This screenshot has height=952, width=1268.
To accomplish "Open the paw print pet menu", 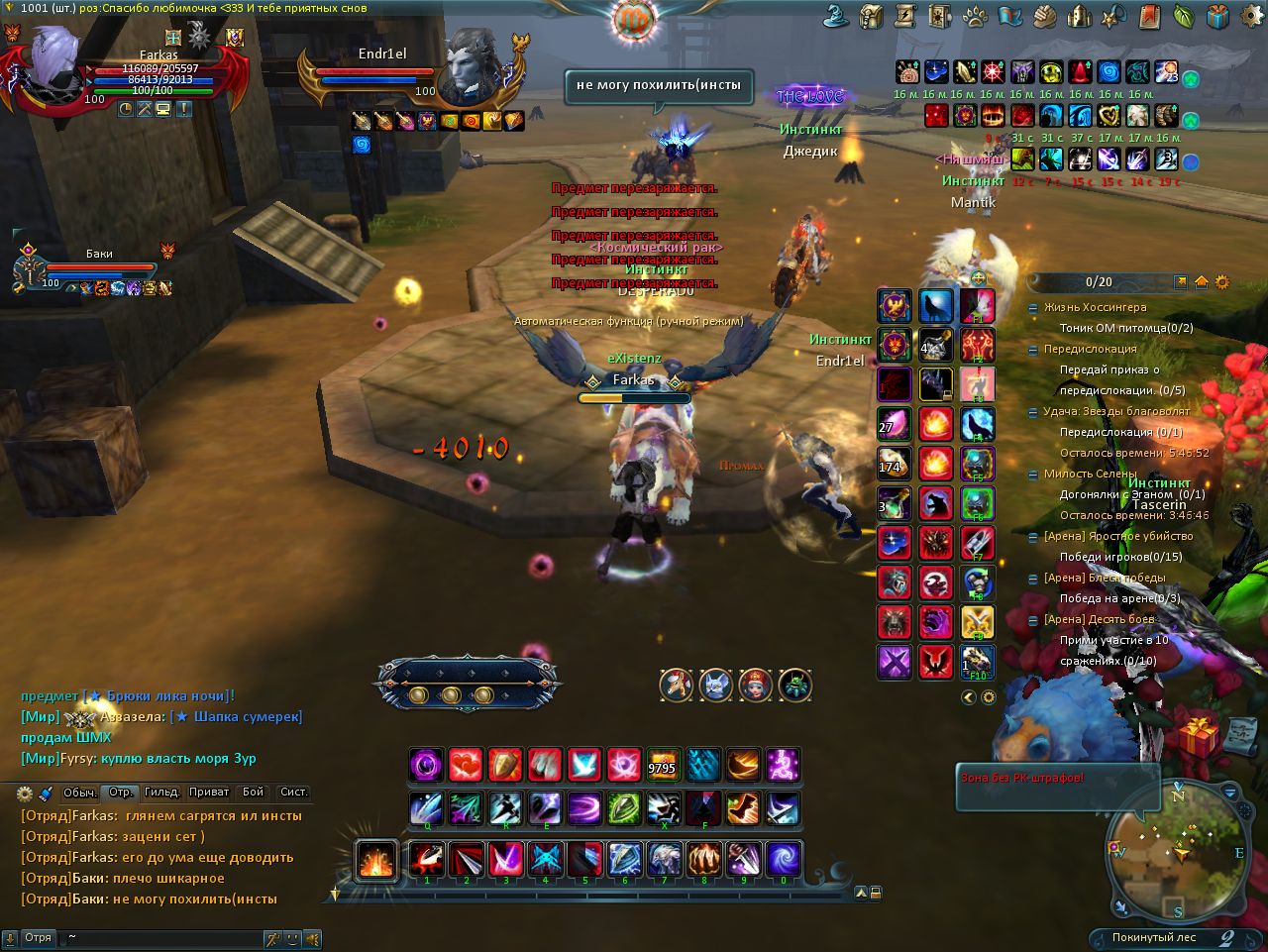I will coord(976,16).
